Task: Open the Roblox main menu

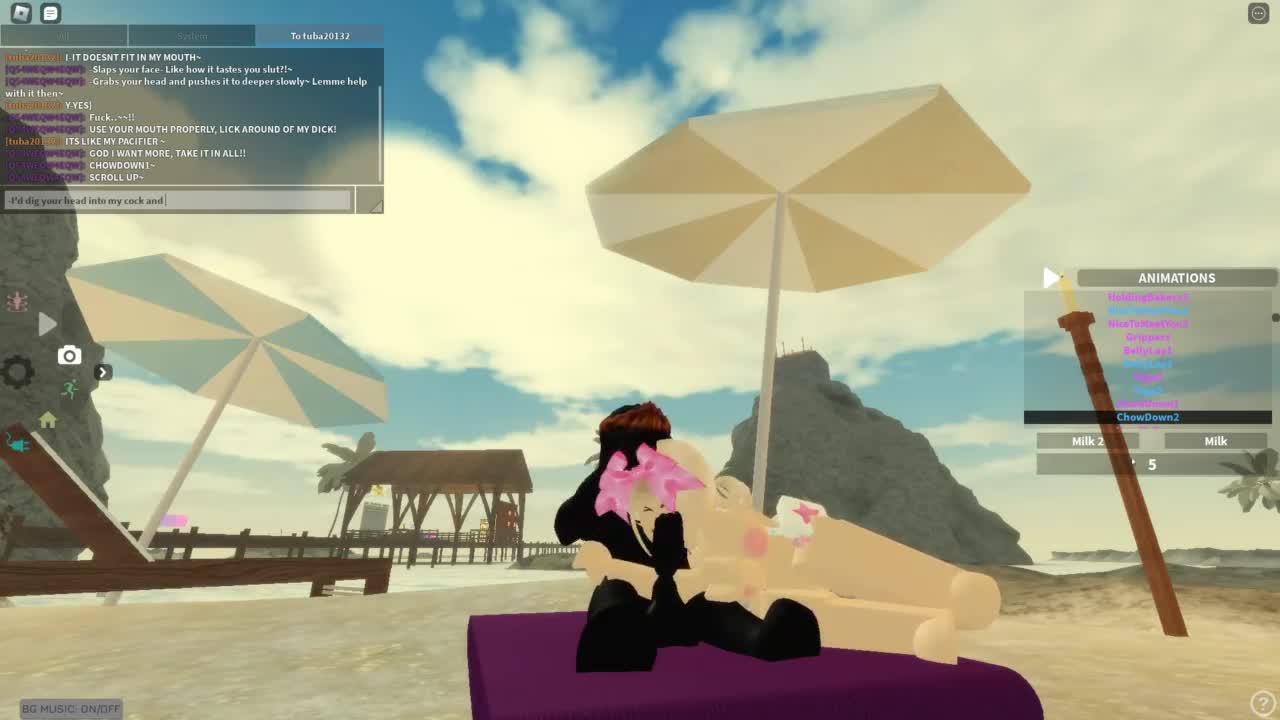Action: point(20,13)
